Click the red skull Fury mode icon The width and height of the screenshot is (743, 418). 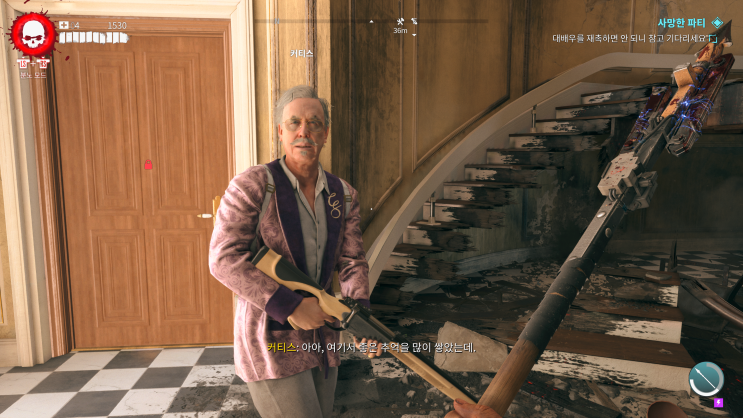[33, 35]
